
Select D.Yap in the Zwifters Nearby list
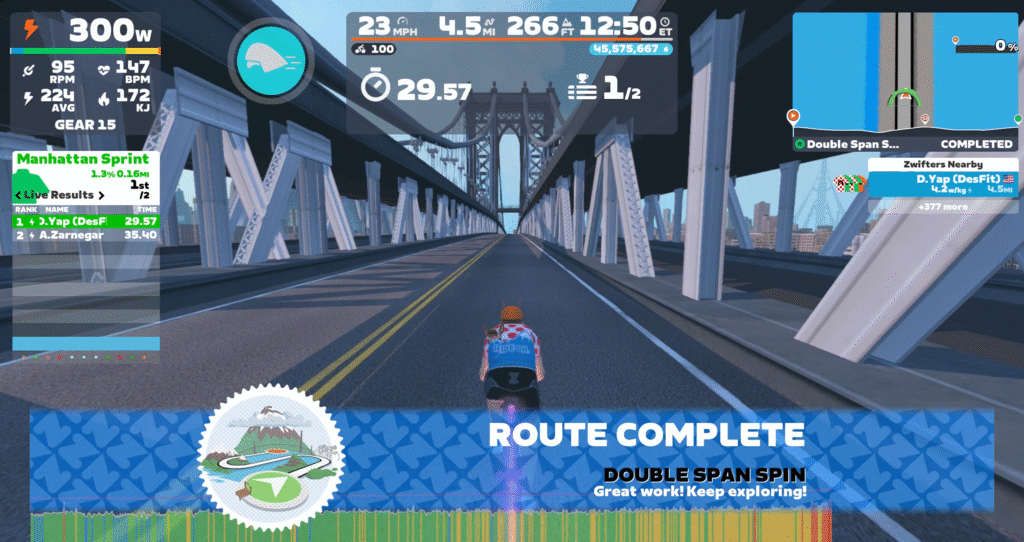pos(941,183)
